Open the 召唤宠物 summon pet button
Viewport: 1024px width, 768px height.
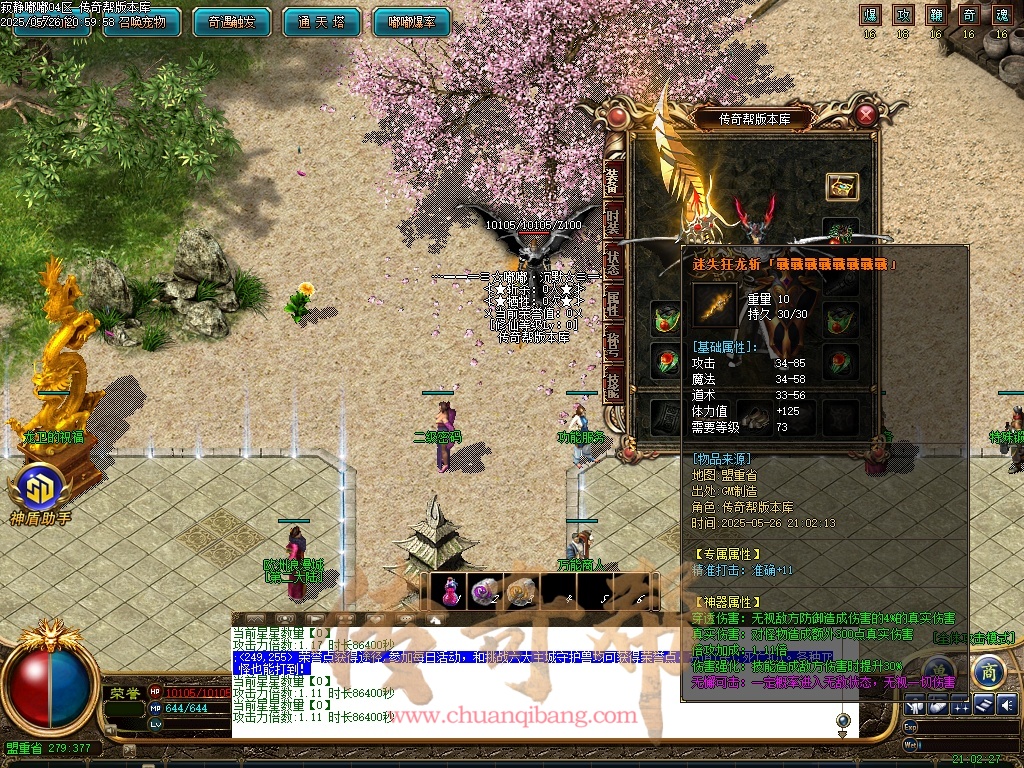[142, 22]
